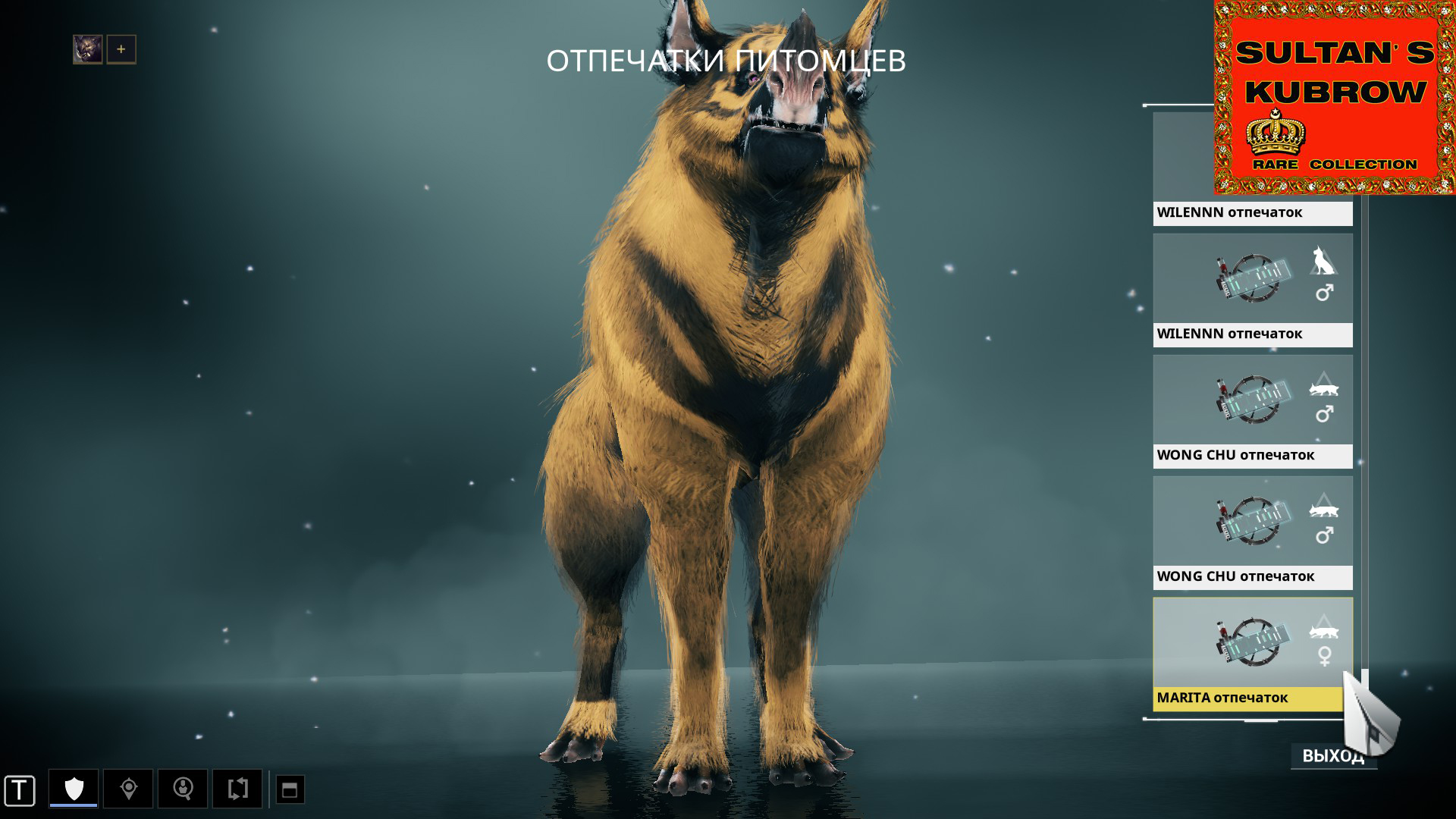
Task: Click the location pin icon in bottom toolbar
Action: point(127,789)
